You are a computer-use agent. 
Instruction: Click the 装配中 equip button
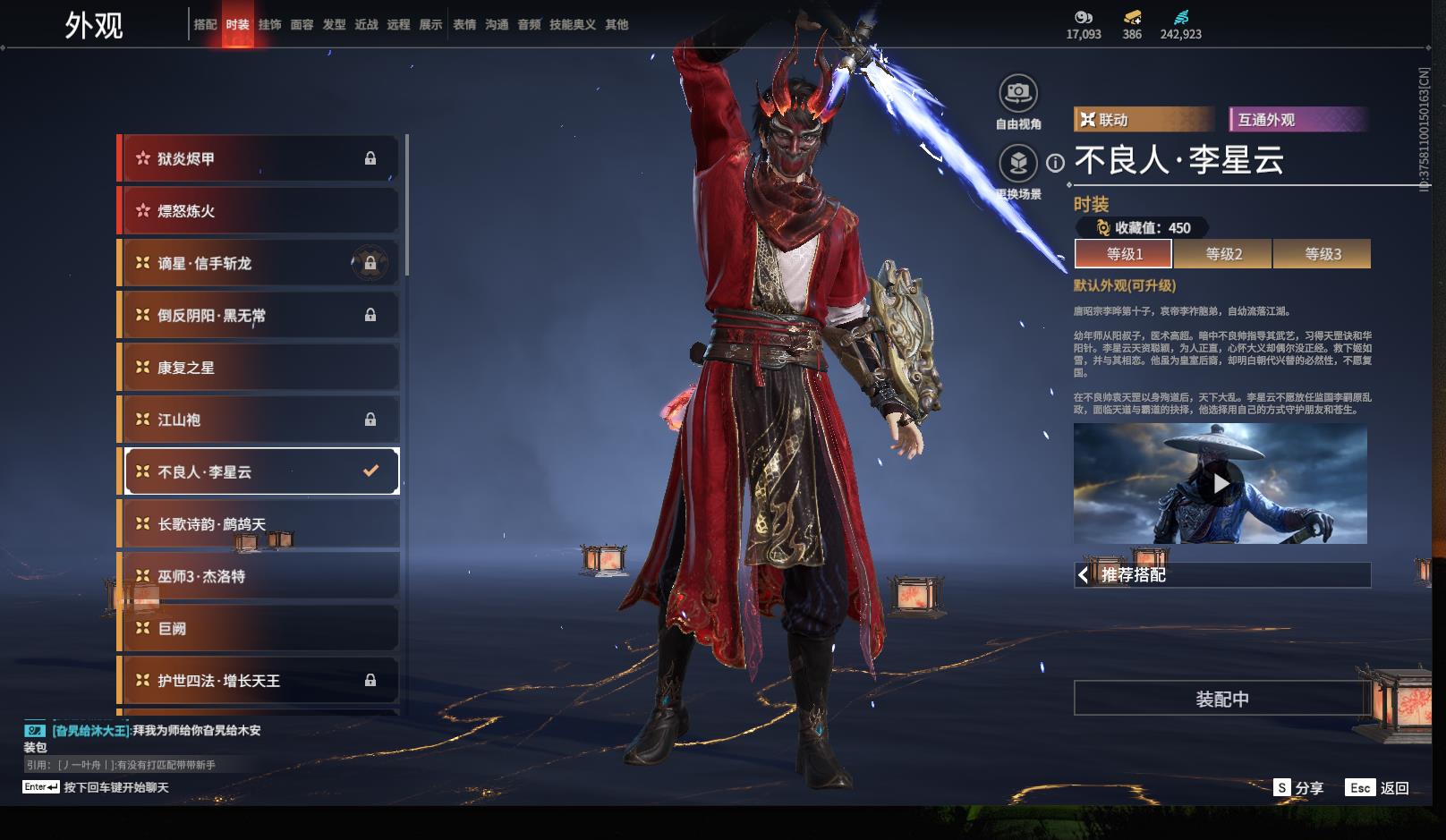click(1221, 699)
